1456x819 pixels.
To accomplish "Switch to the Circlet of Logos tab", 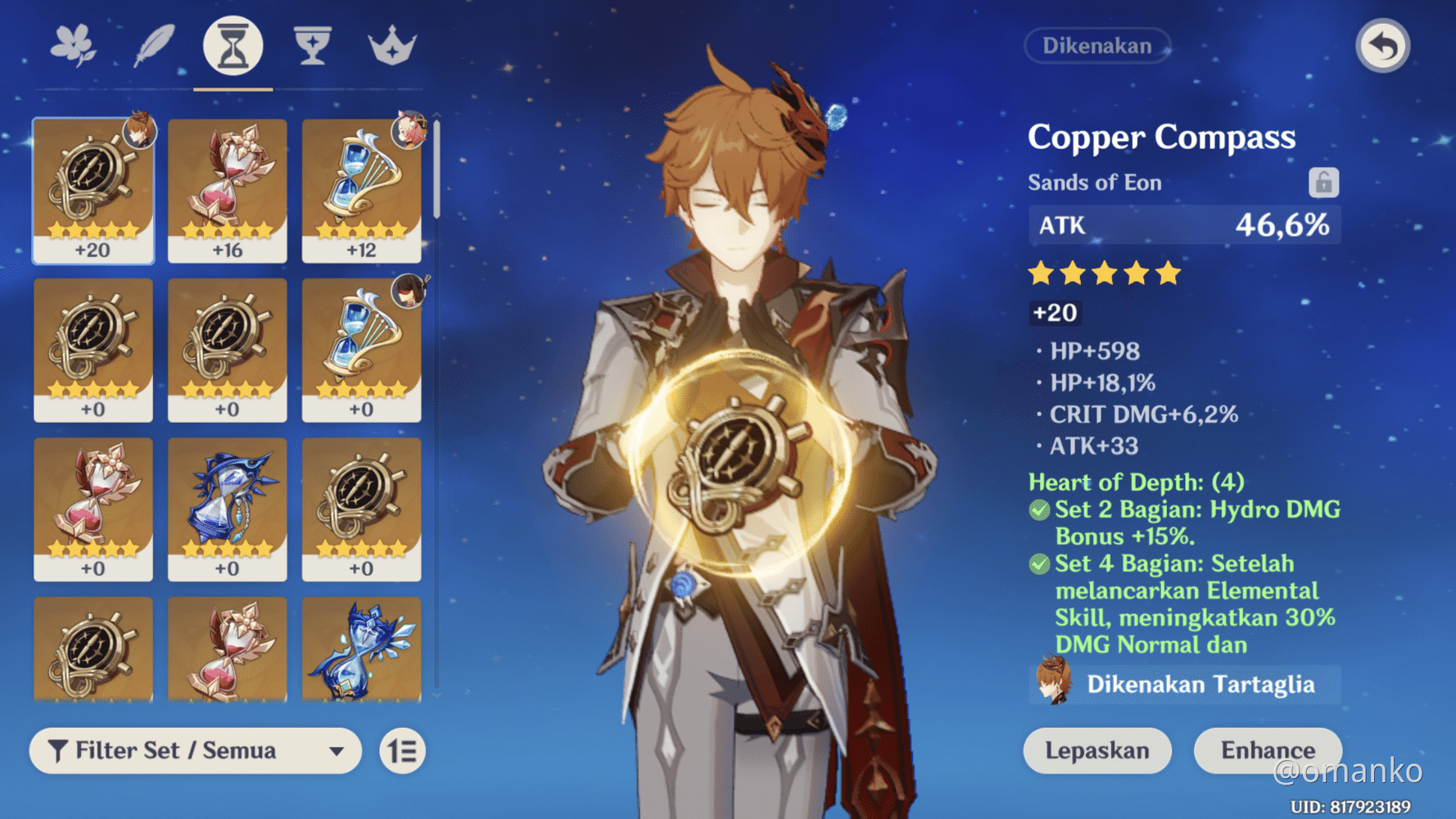I will 391,47.
